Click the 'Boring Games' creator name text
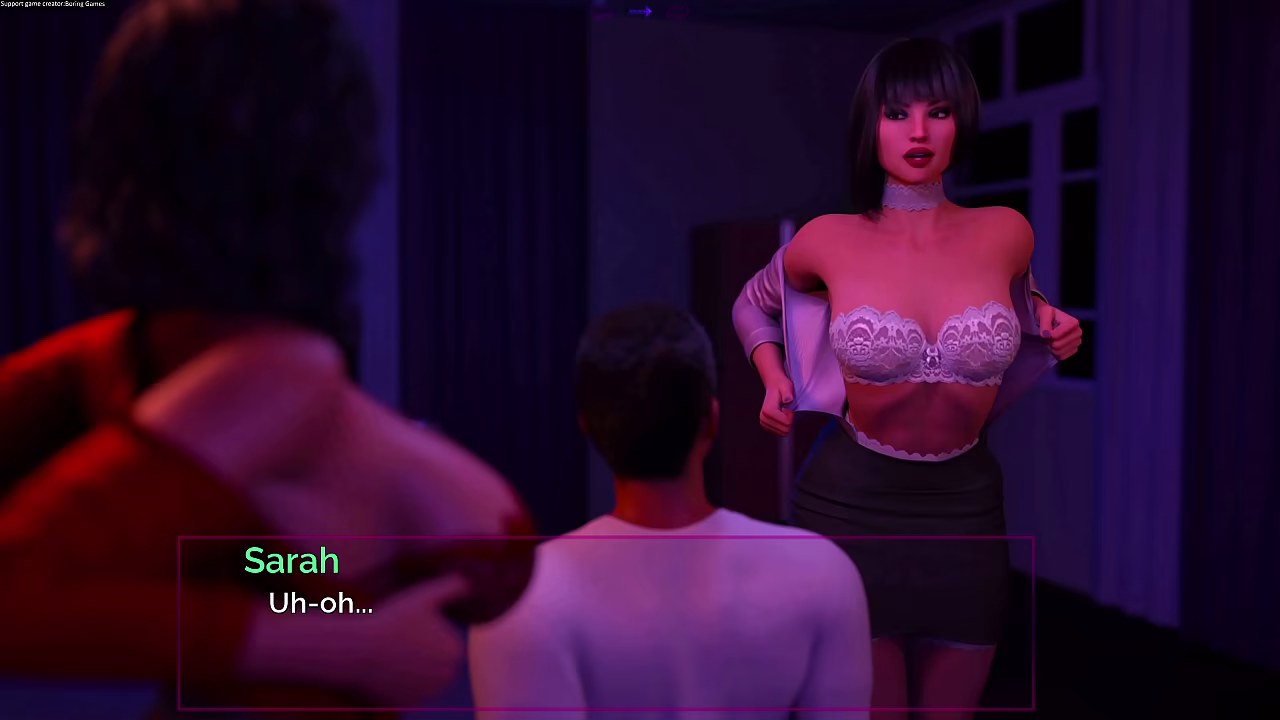 pyautogui.click(x=85, y=4)
